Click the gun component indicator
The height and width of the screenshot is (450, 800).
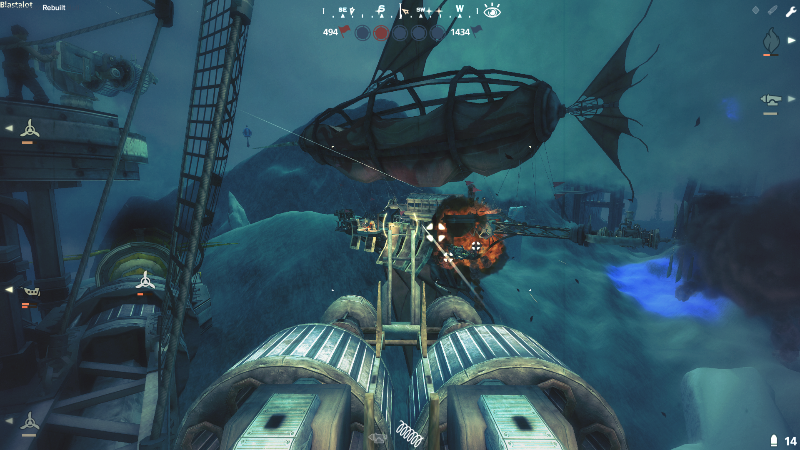770,99
